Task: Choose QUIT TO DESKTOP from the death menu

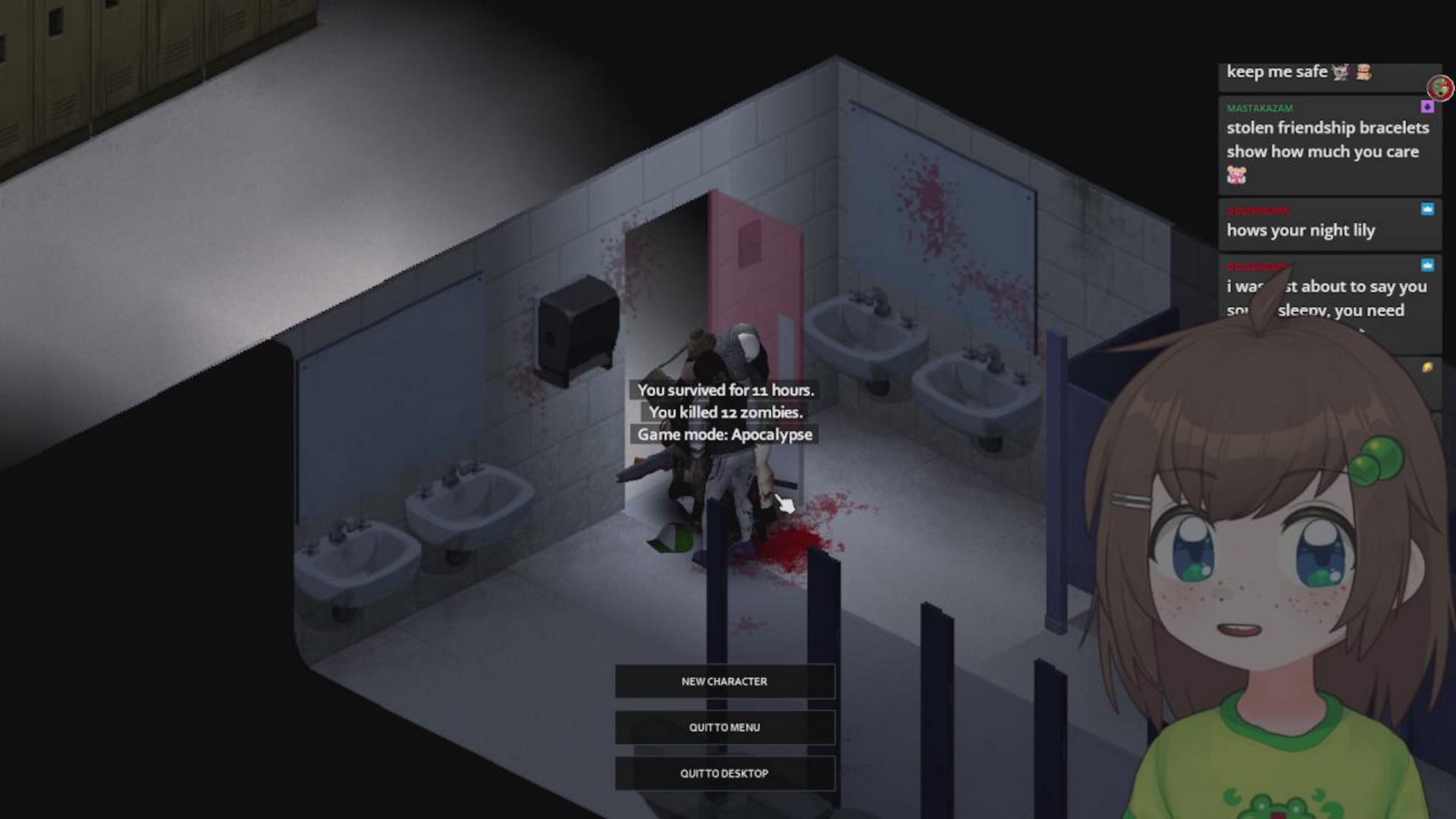Action: click(724, 773)
